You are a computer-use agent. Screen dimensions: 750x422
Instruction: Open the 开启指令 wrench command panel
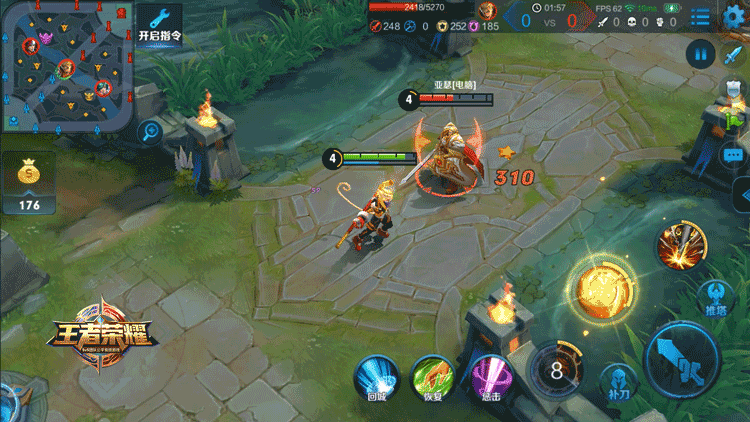click(x=158, y=24)
